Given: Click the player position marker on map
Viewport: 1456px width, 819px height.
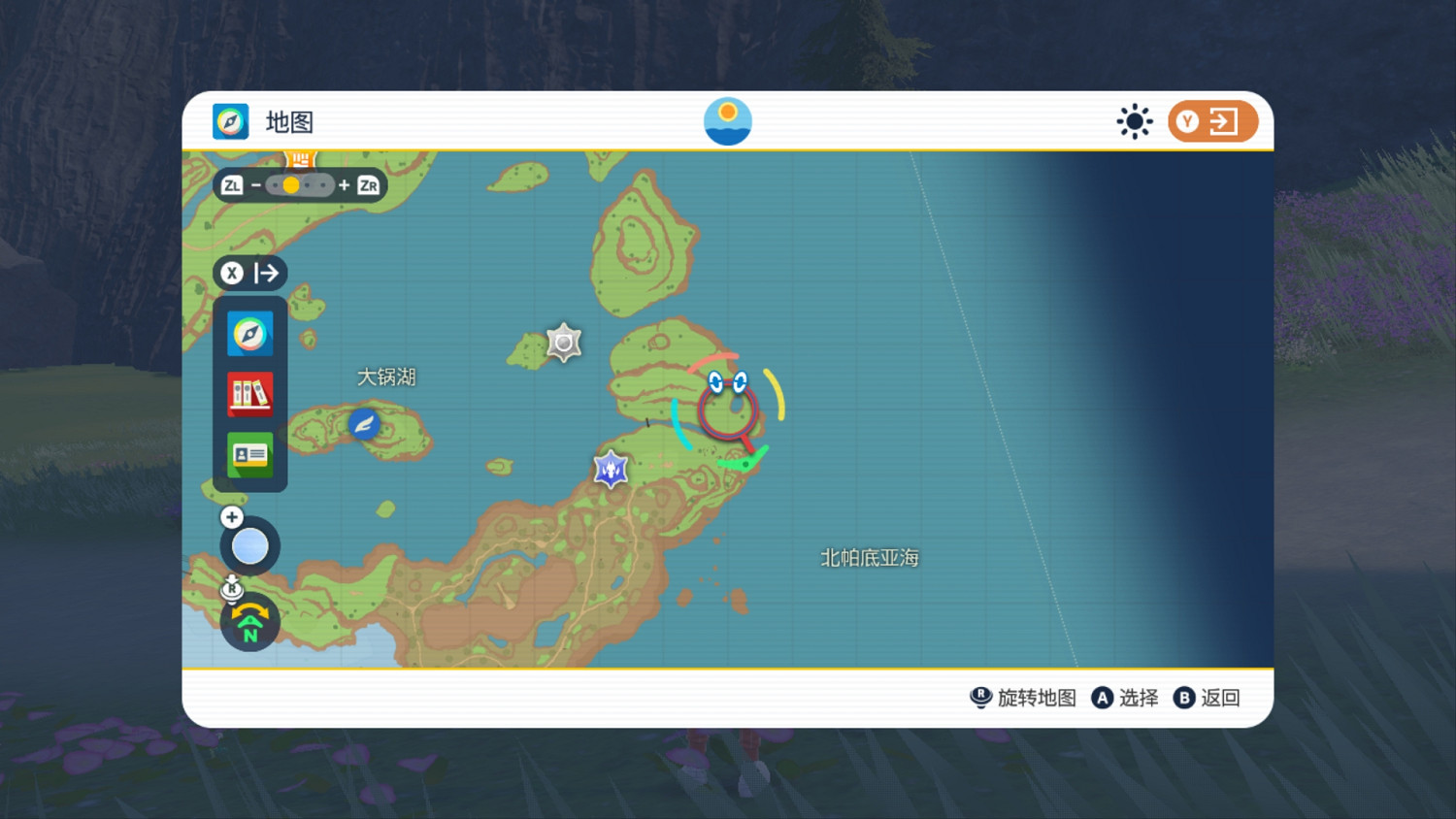Looking at the screenshot, I should coord(728,406).
